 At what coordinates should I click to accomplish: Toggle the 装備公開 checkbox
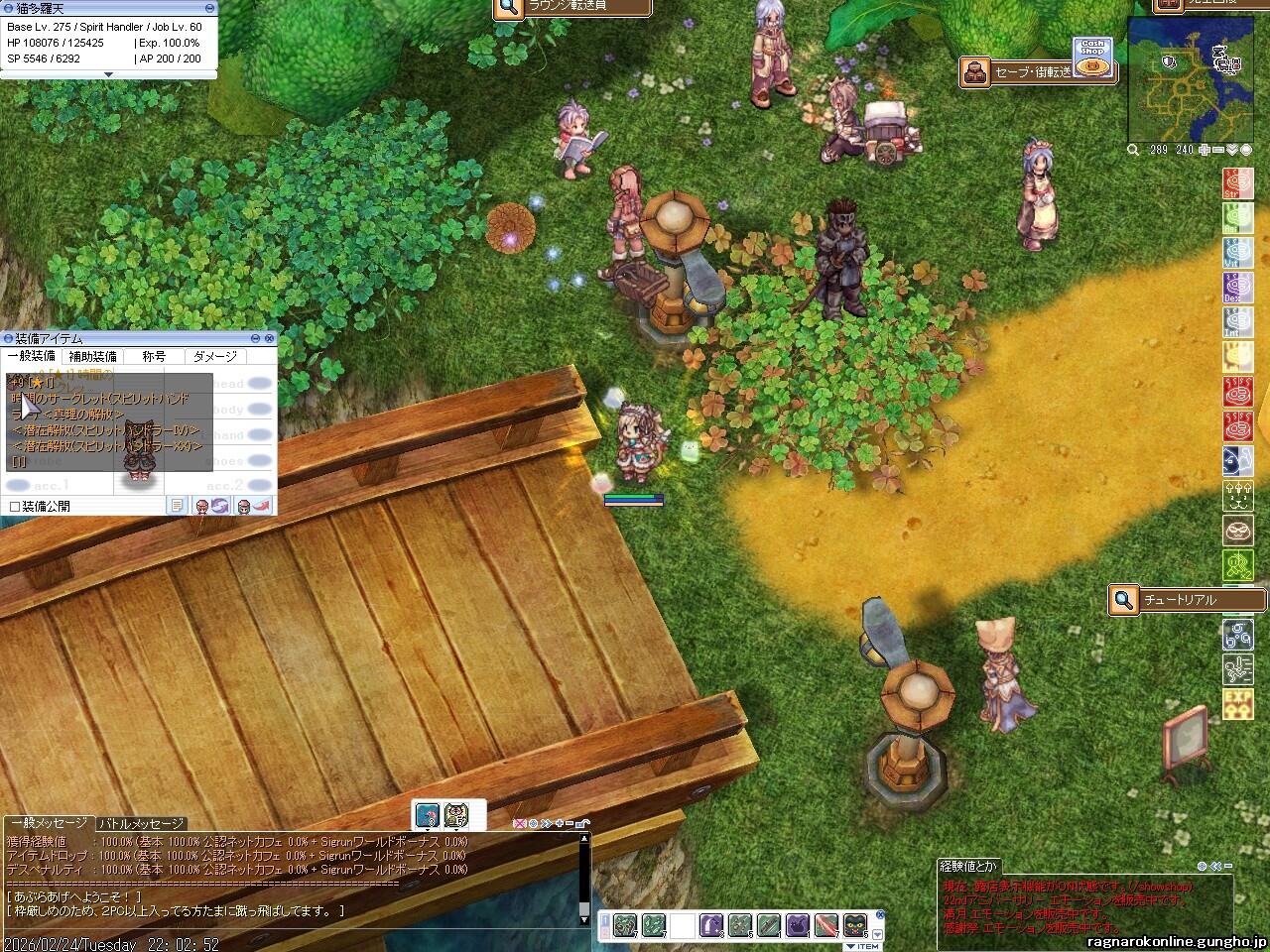pyautogui.click(x=14, y=507)
